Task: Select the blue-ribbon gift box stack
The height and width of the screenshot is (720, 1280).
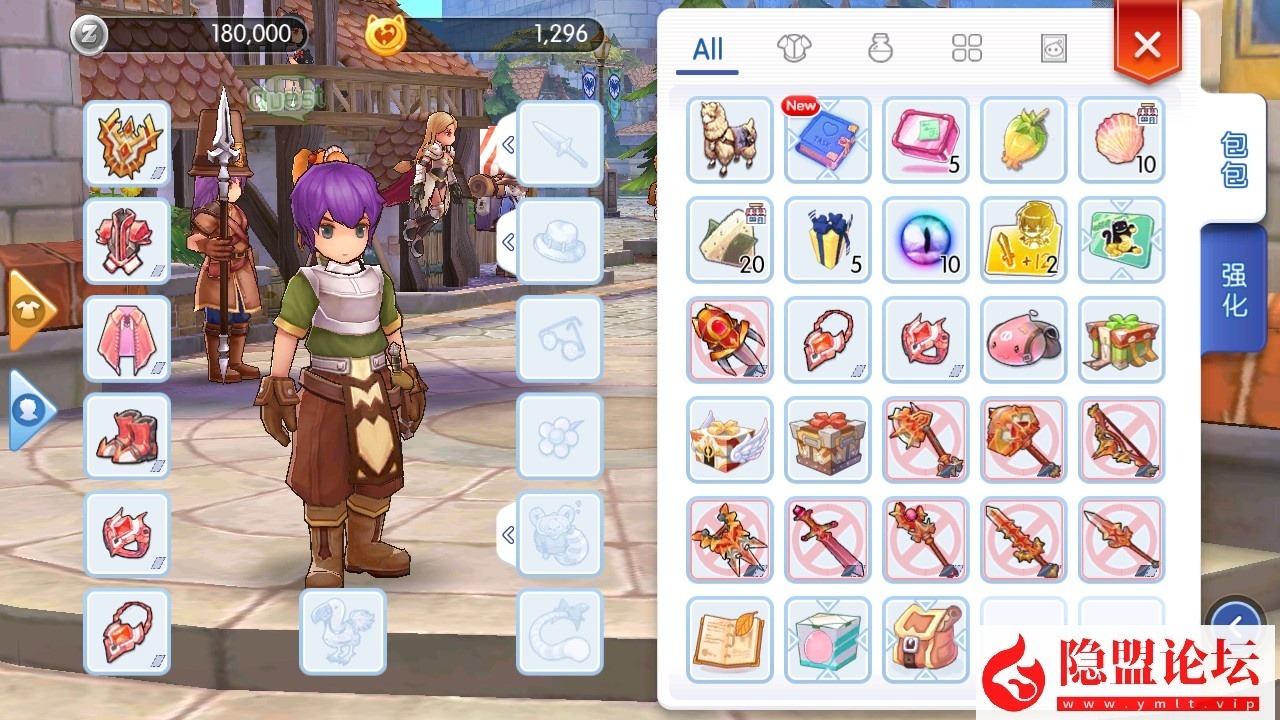Action: click(x=828, y=240)
